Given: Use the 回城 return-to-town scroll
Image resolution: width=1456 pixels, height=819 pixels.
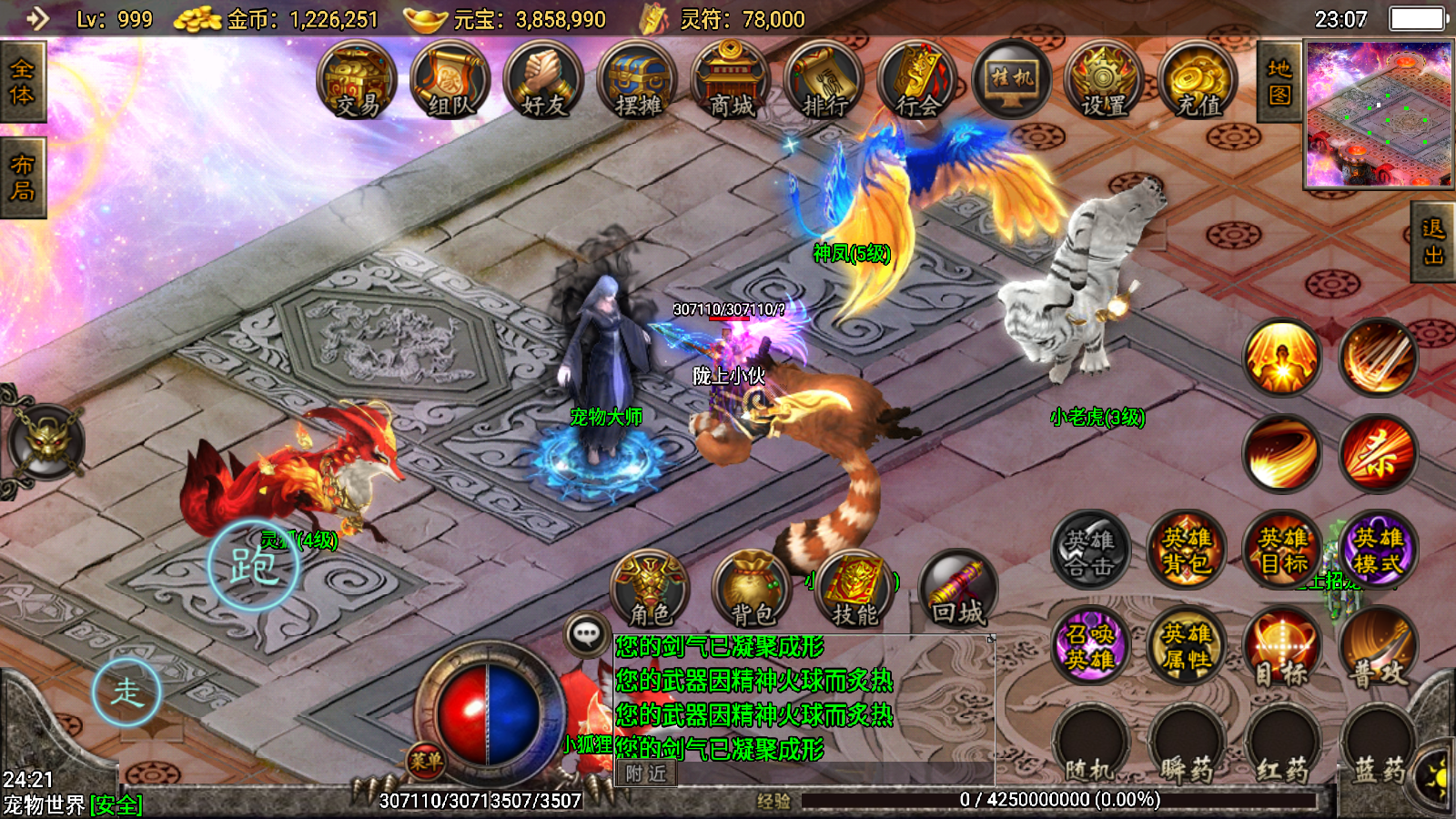Looking at the screenshot, I should (x=958, y=589).
